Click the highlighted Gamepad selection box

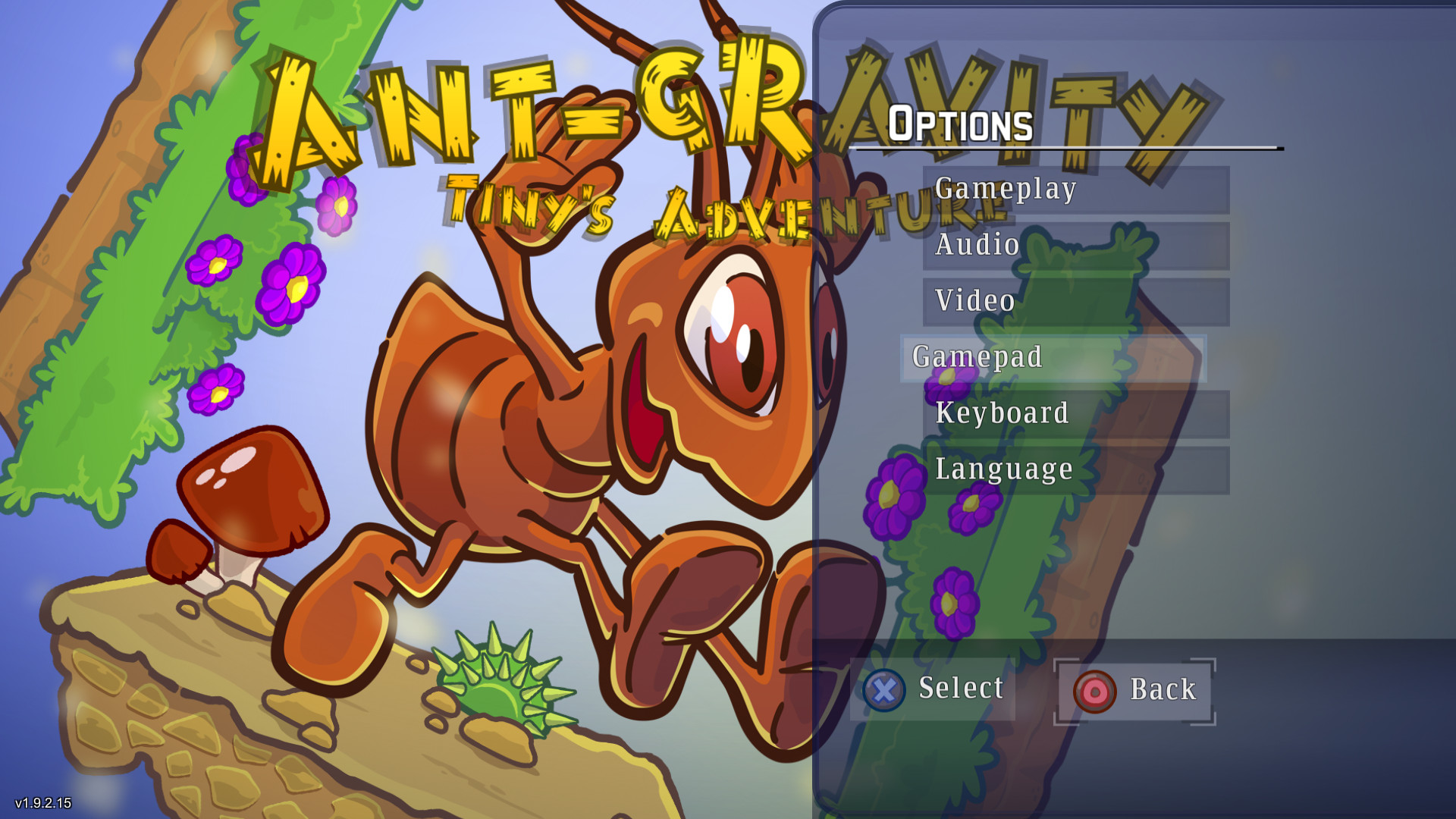[x=1054, y=356]
